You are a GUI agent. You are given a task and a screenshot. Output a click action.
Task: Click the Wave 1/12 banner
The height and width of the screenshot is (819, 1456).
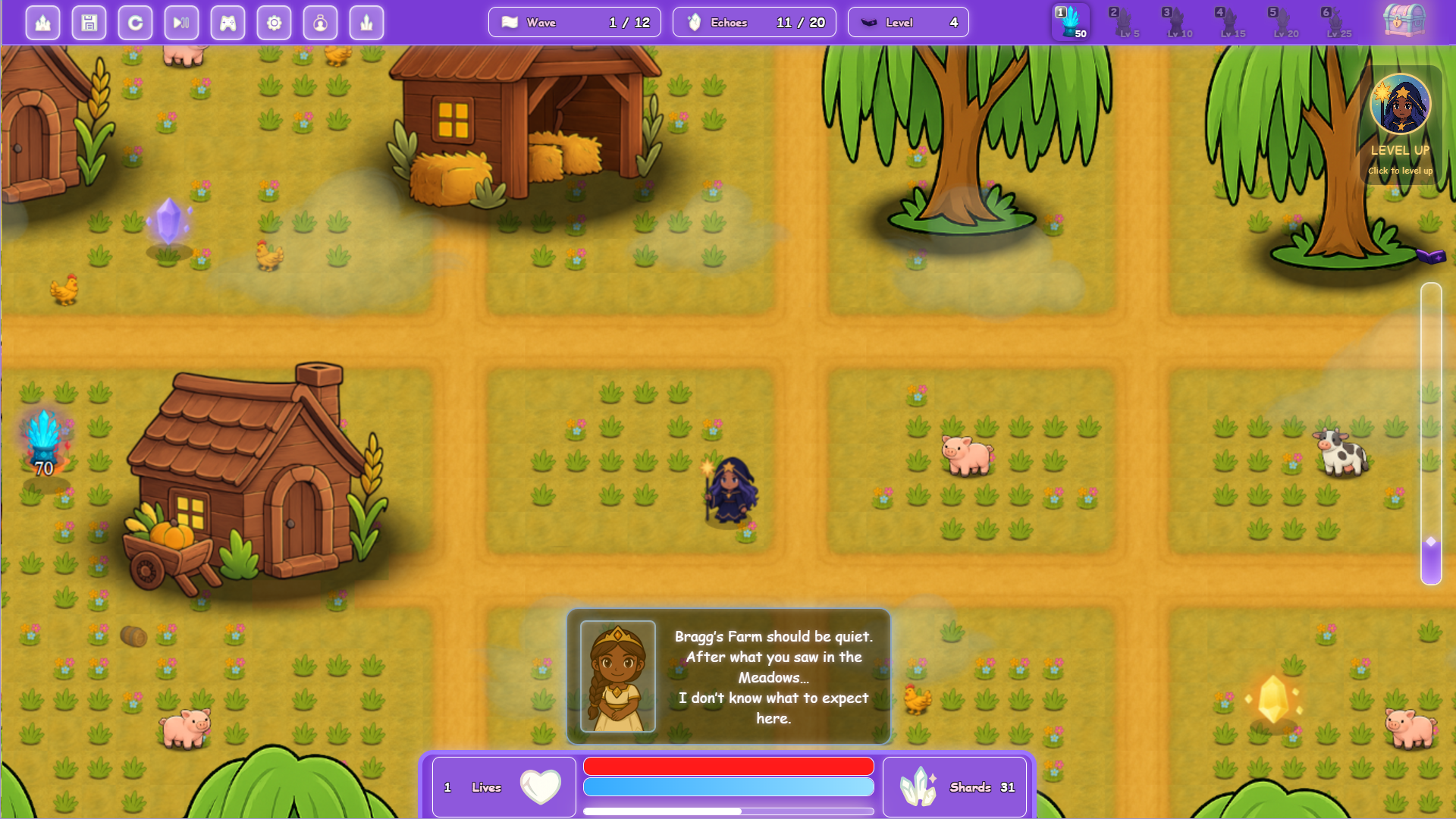(574, 22)
